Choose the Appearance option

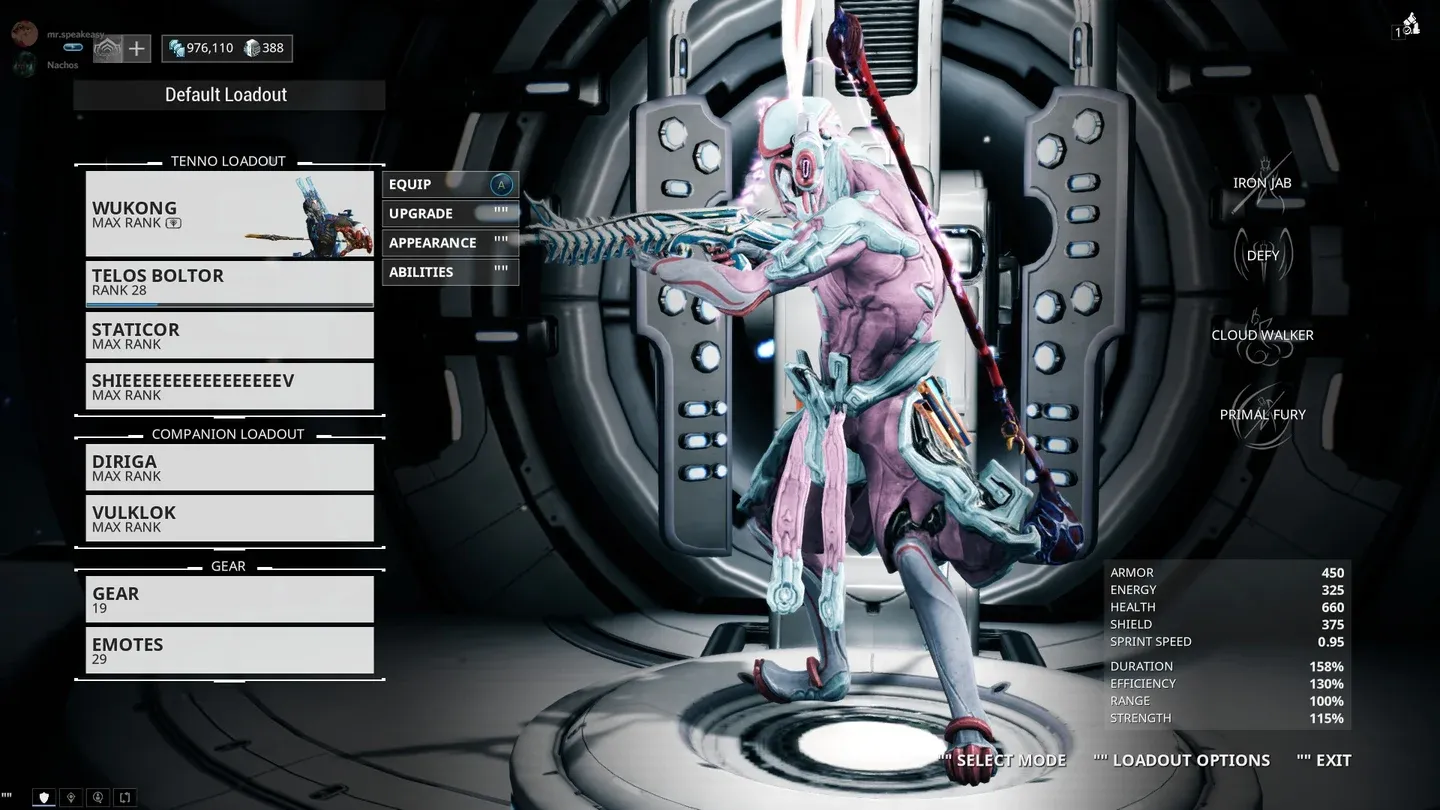[450, 242]
